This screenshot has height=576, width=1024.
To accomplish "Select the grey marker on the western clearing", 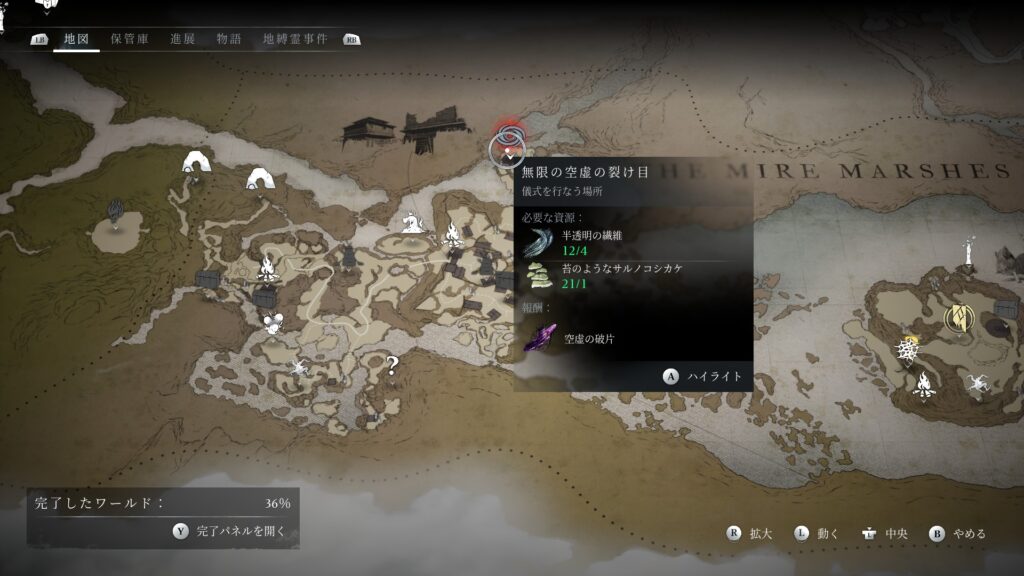I will (x=116, y=210).
